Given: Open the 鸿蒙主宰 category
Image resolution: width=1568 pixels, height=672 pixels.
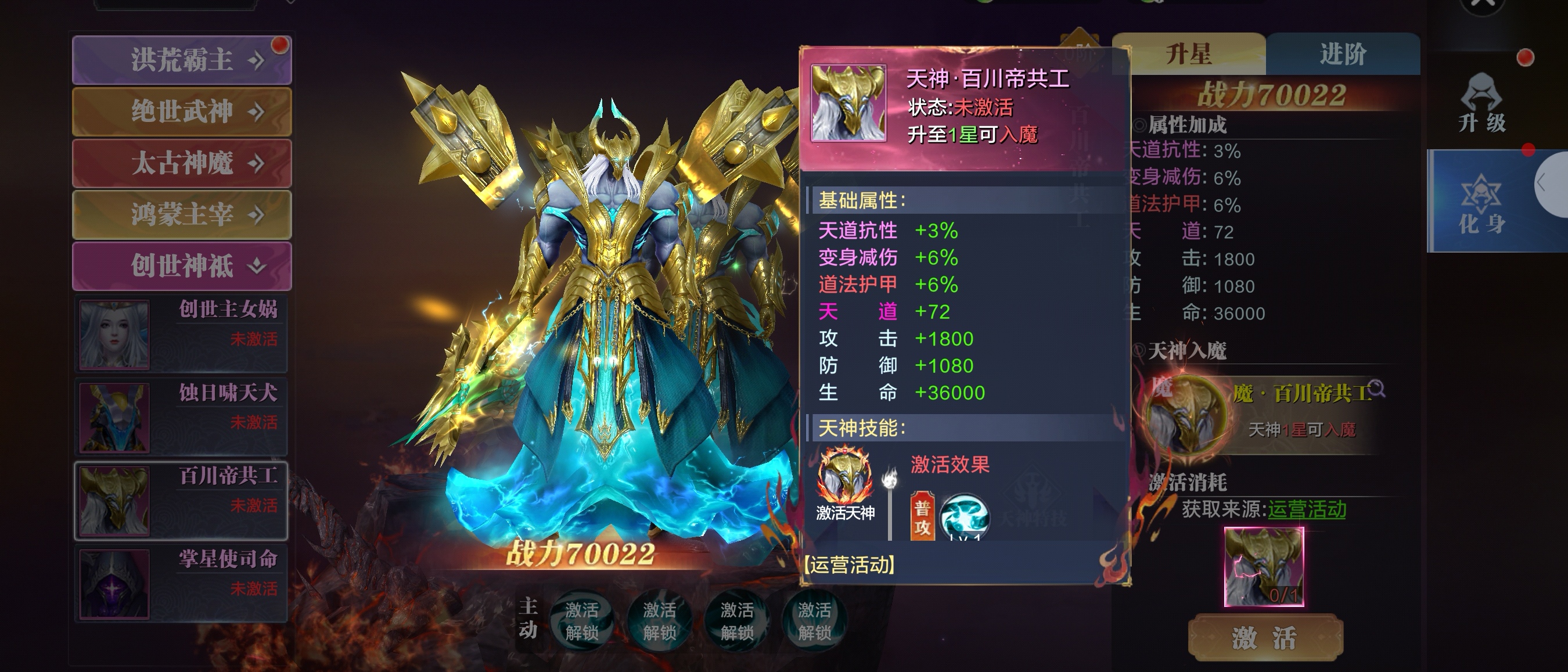Looking at the screenshot, I should [181, 214].
